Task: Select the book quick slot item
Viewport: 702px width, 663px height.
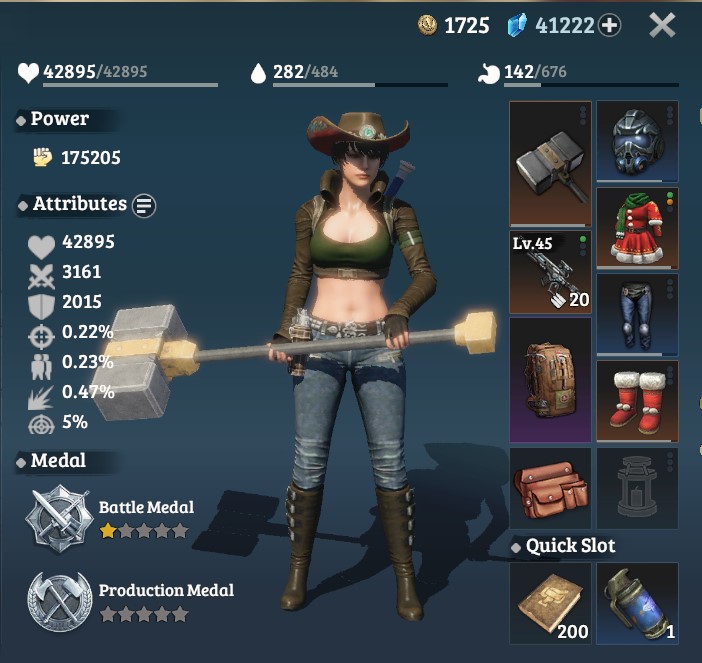Action: pyautogui.click(x=550, y=603)
